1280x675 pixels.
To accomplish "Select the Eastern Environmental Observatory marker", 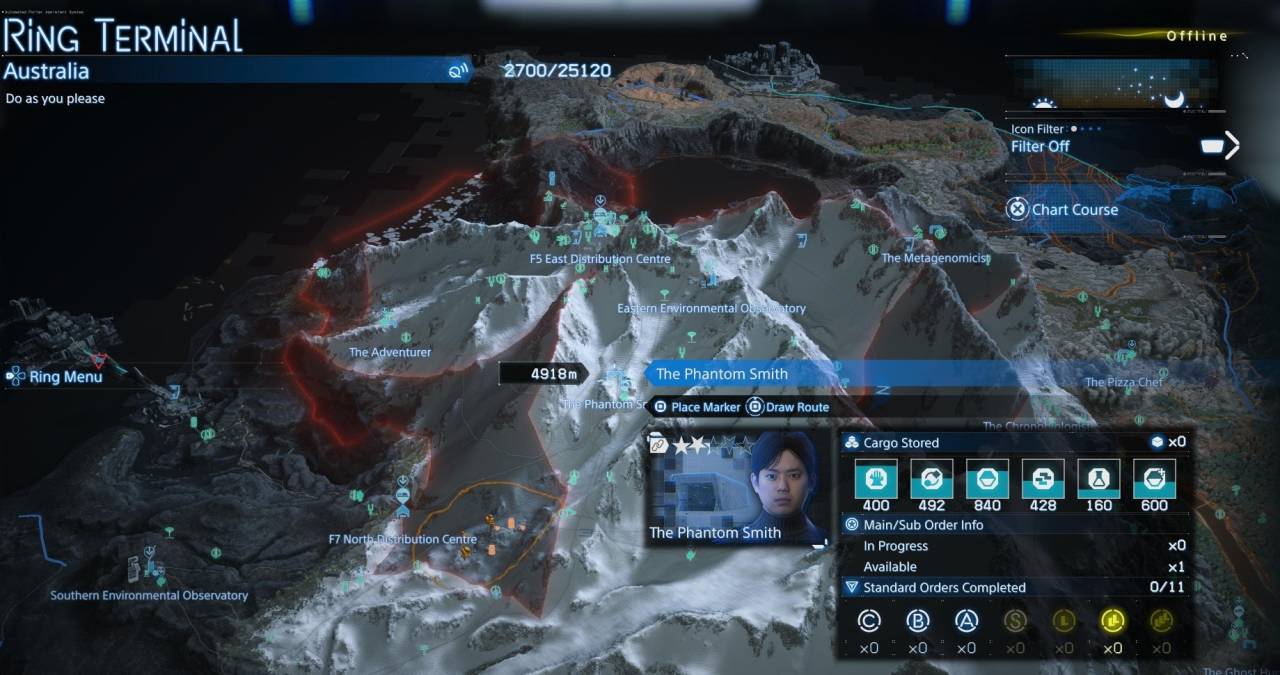I will click(x=711, y=308).
